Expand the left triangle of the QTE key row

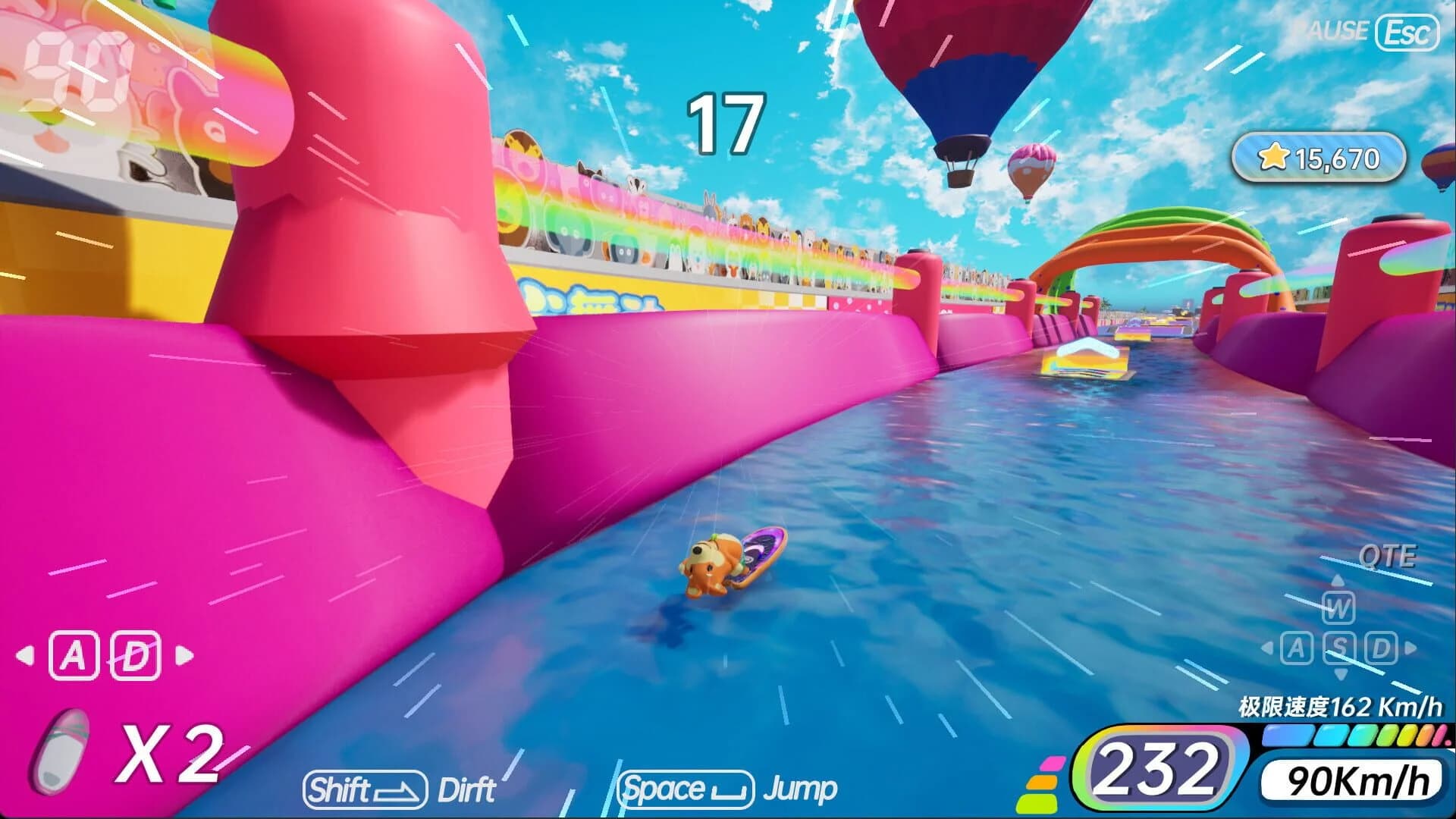tap(1266, 646)
